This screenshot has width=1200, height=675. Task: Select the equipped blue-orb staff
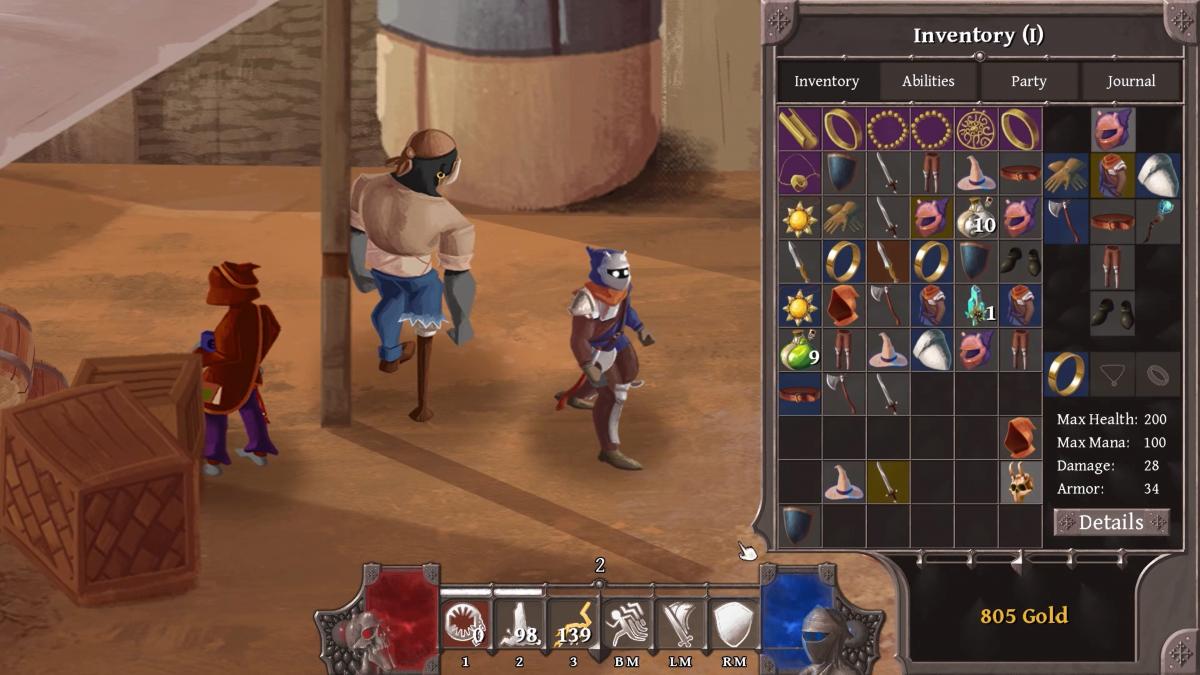coord(1157,219)
